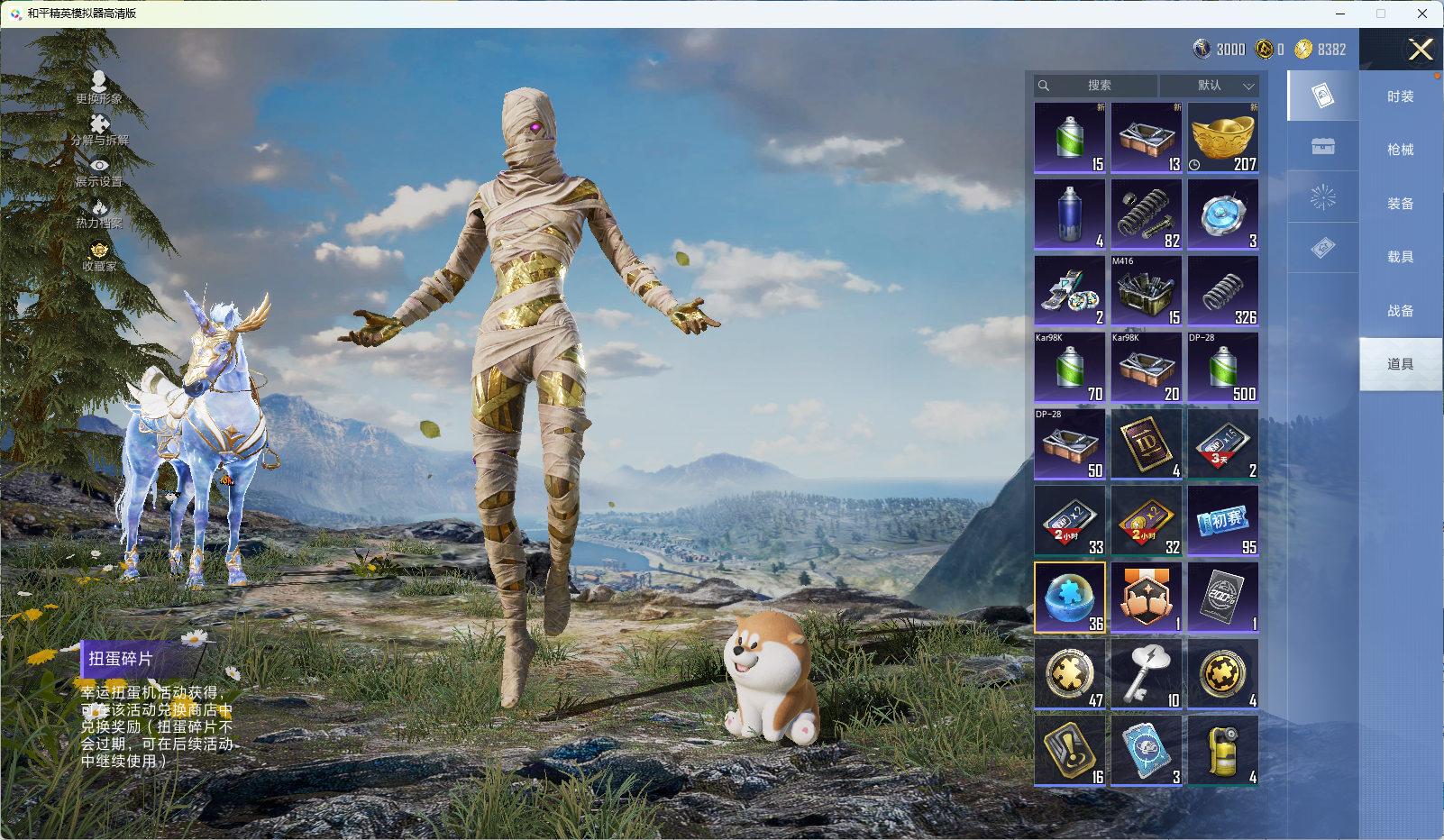Select the 初赛 ticket item slot

click(x=1223, y=521)
